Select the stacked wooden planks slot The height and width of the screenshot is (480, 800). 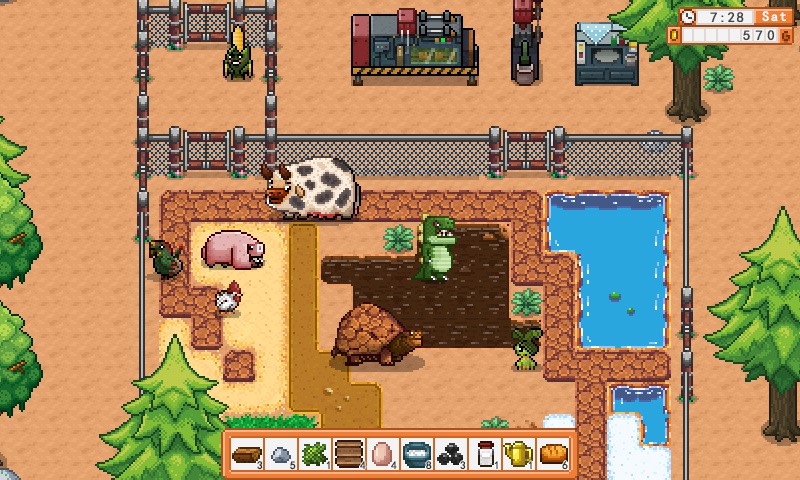point(348,453)
